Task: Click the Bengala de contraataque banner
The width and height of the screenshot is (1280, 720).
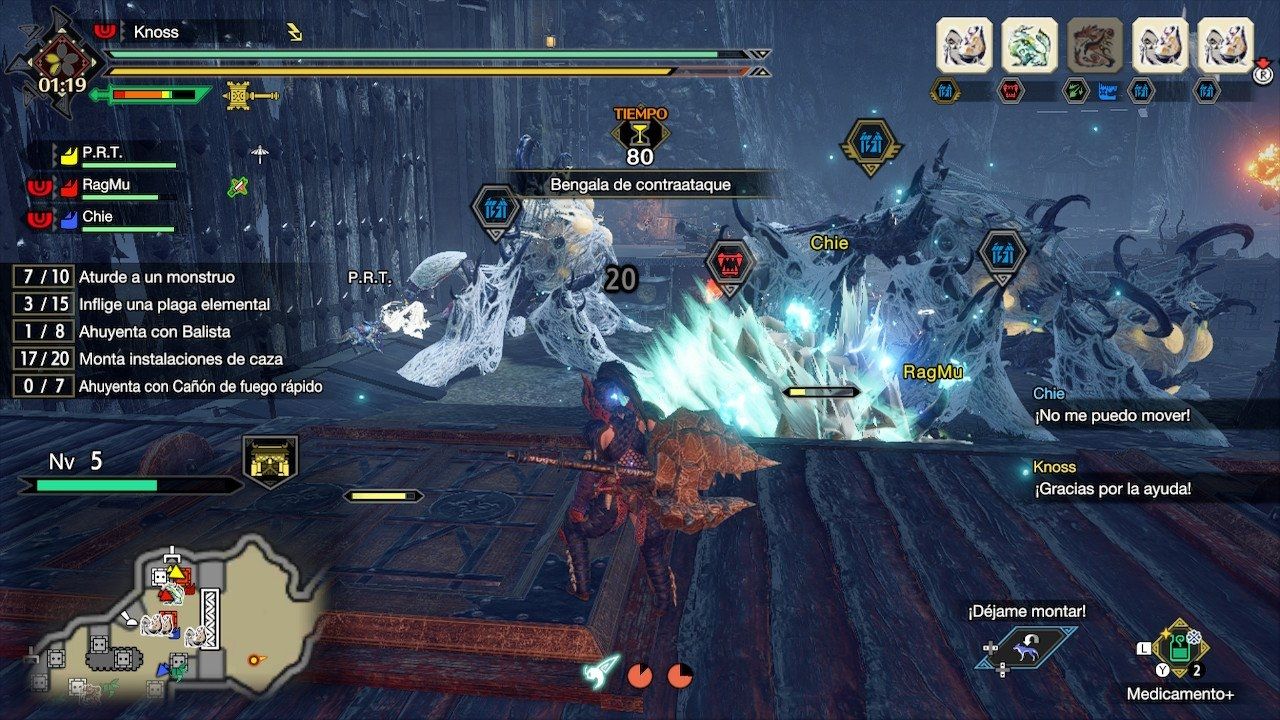Action: click(640, 185)
